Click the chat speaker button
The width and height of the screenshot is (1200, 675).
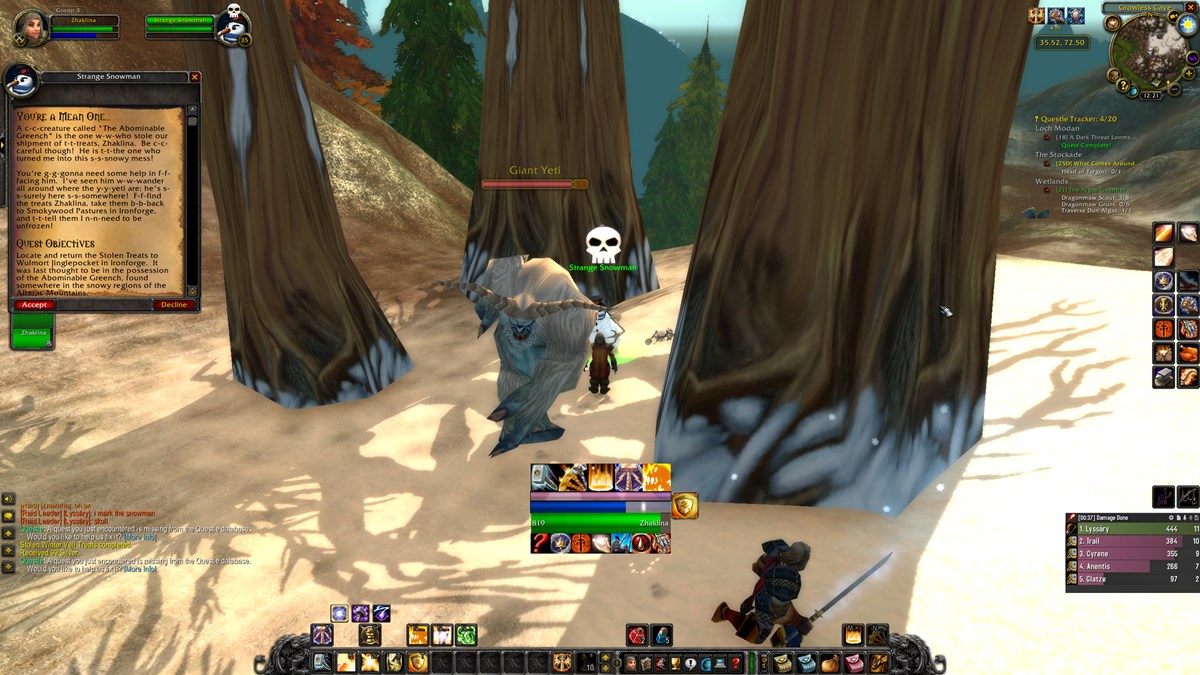(x=8, y=499)
